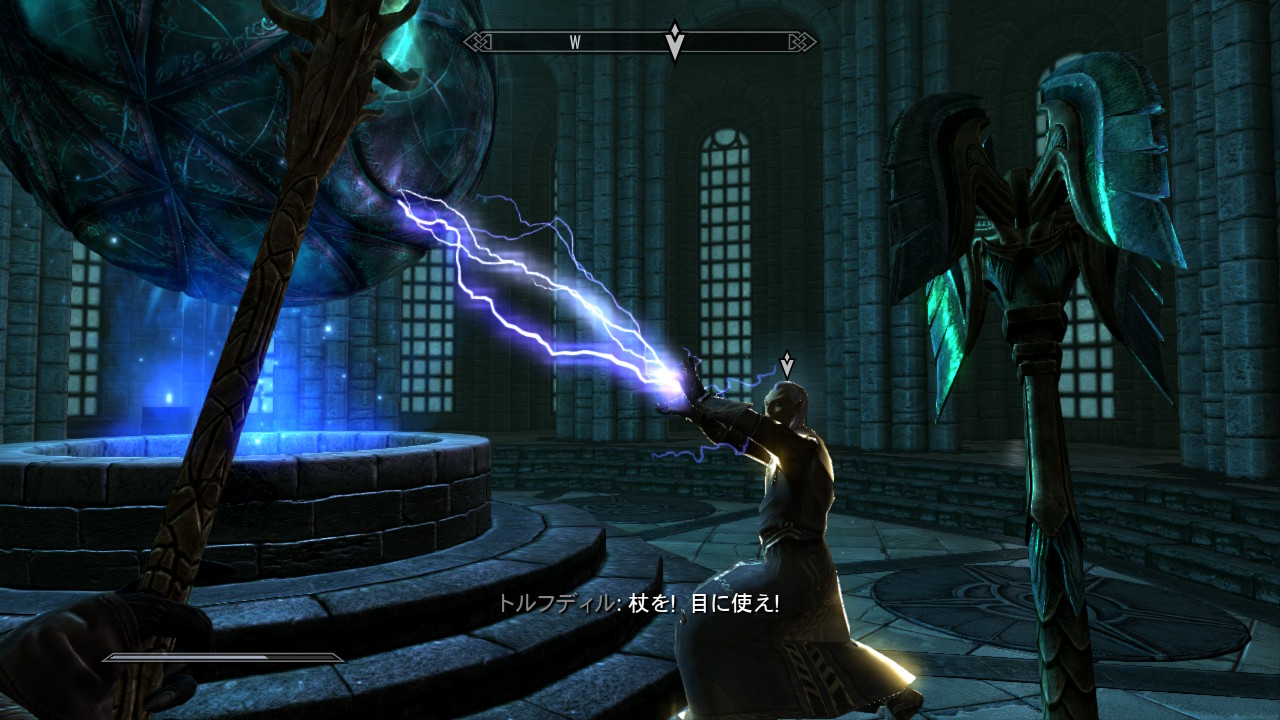The height and width of the screenshot is (720, 1280).
Task: Select the floating quest marker above Tolfdir
Action: 787,365
